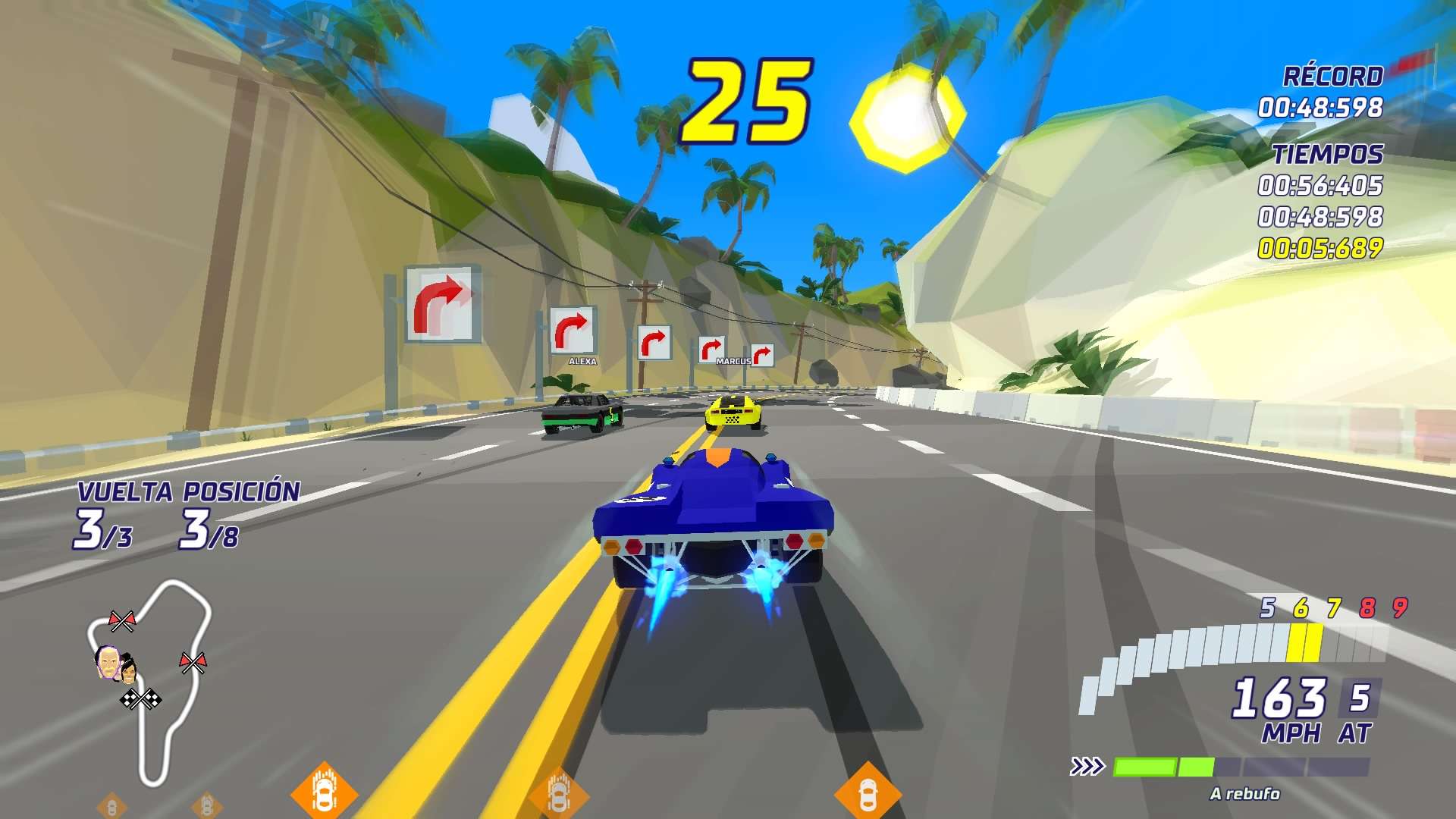Select the VUELTA lap counter label
The image size is (1456, 819).
click(x=127, y=491)
